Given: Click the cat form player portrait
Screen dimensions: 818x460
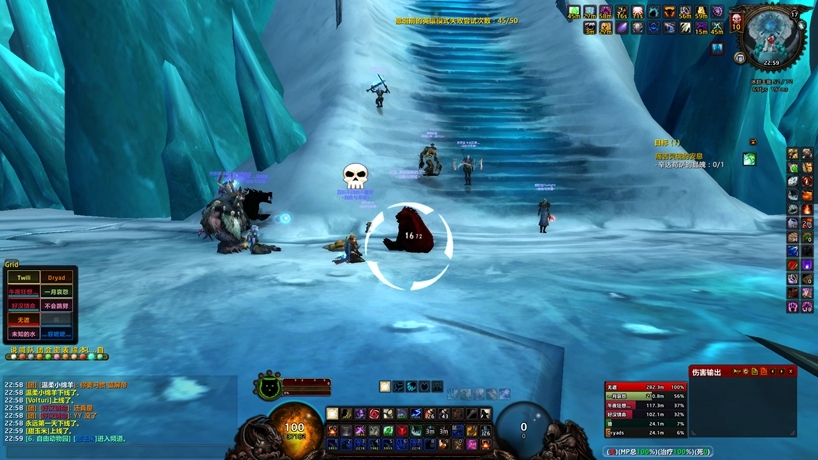Looking at the screenshot, I should pos(269,387).
